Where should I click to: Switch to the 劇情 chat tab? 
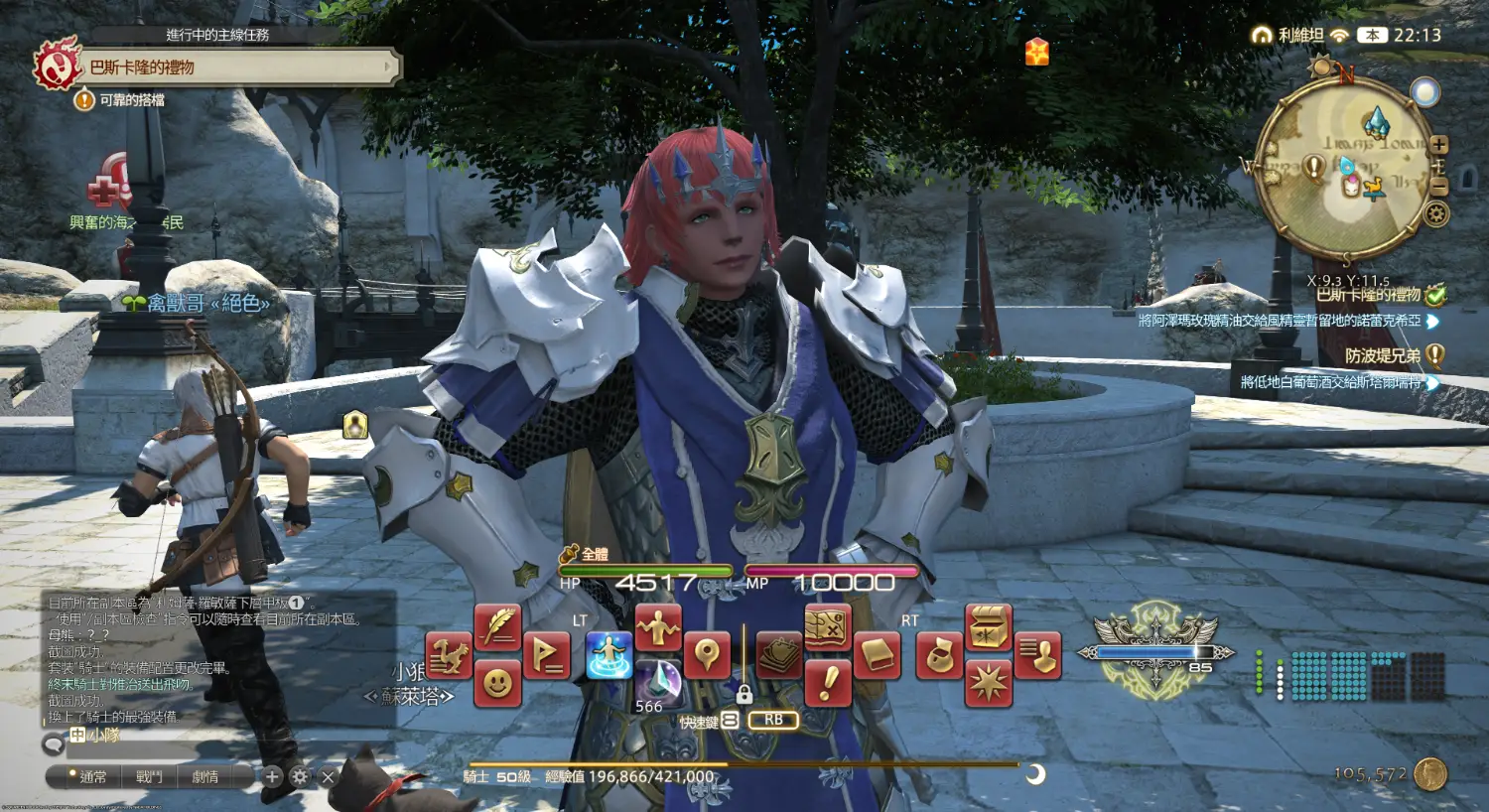(205, 776)
